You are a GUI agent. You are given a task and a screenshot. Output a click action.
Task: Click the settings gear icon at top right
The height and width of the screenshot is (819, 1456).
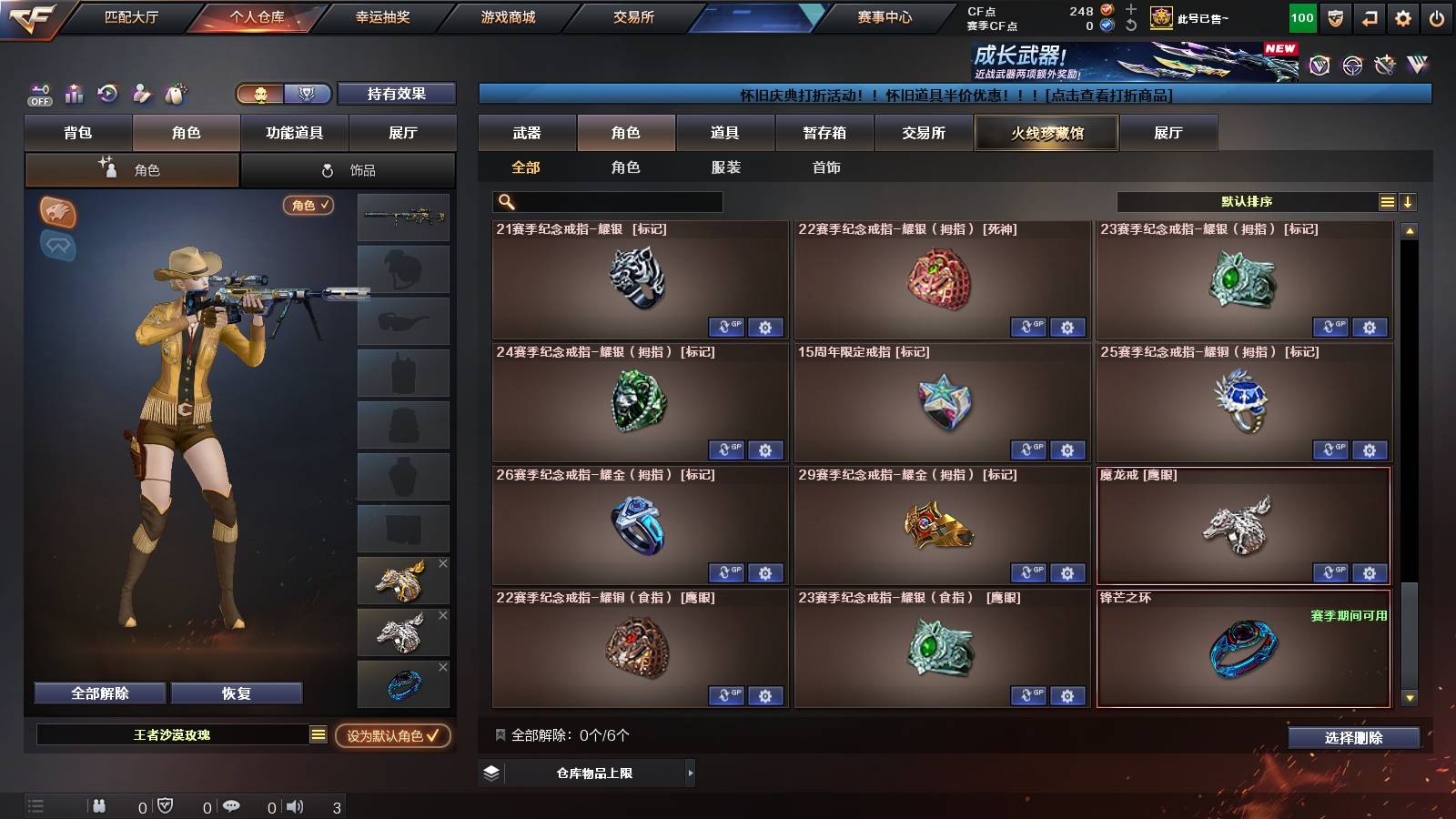click(x=1401, y=16)
